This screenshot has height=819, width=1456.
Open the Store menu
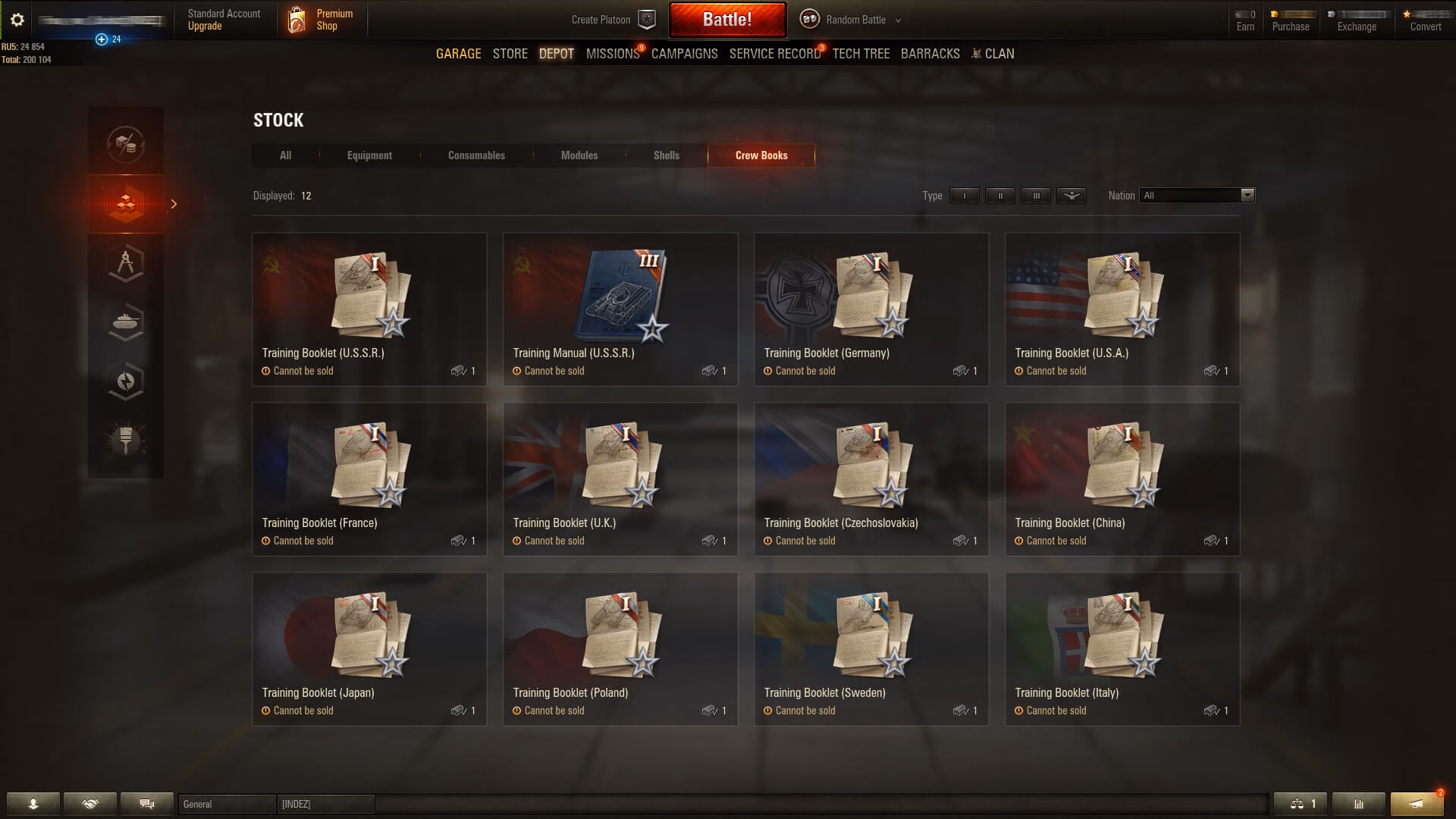510,54
